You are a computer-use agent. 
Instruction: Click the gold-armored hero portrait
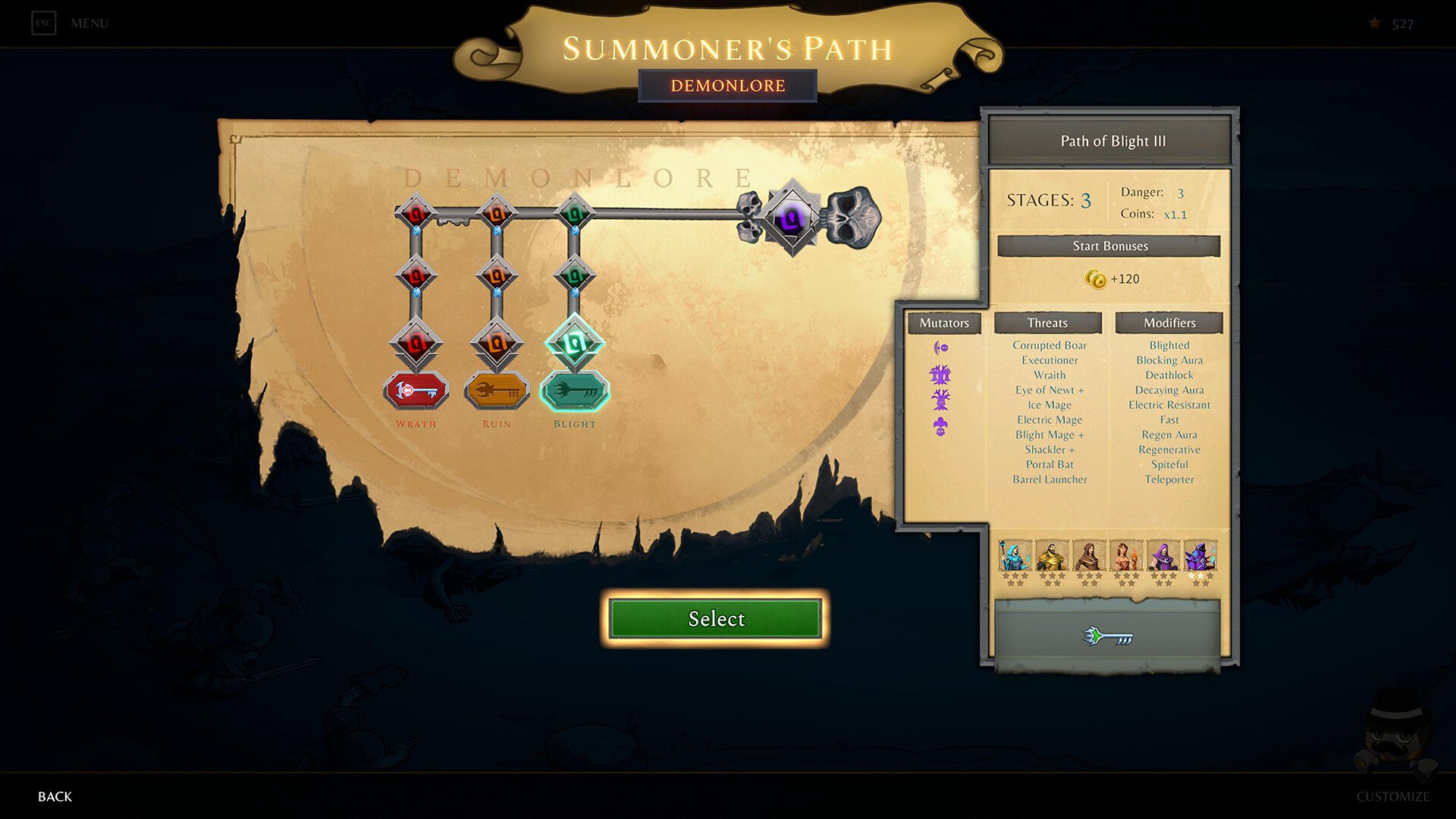(1052, 556)
